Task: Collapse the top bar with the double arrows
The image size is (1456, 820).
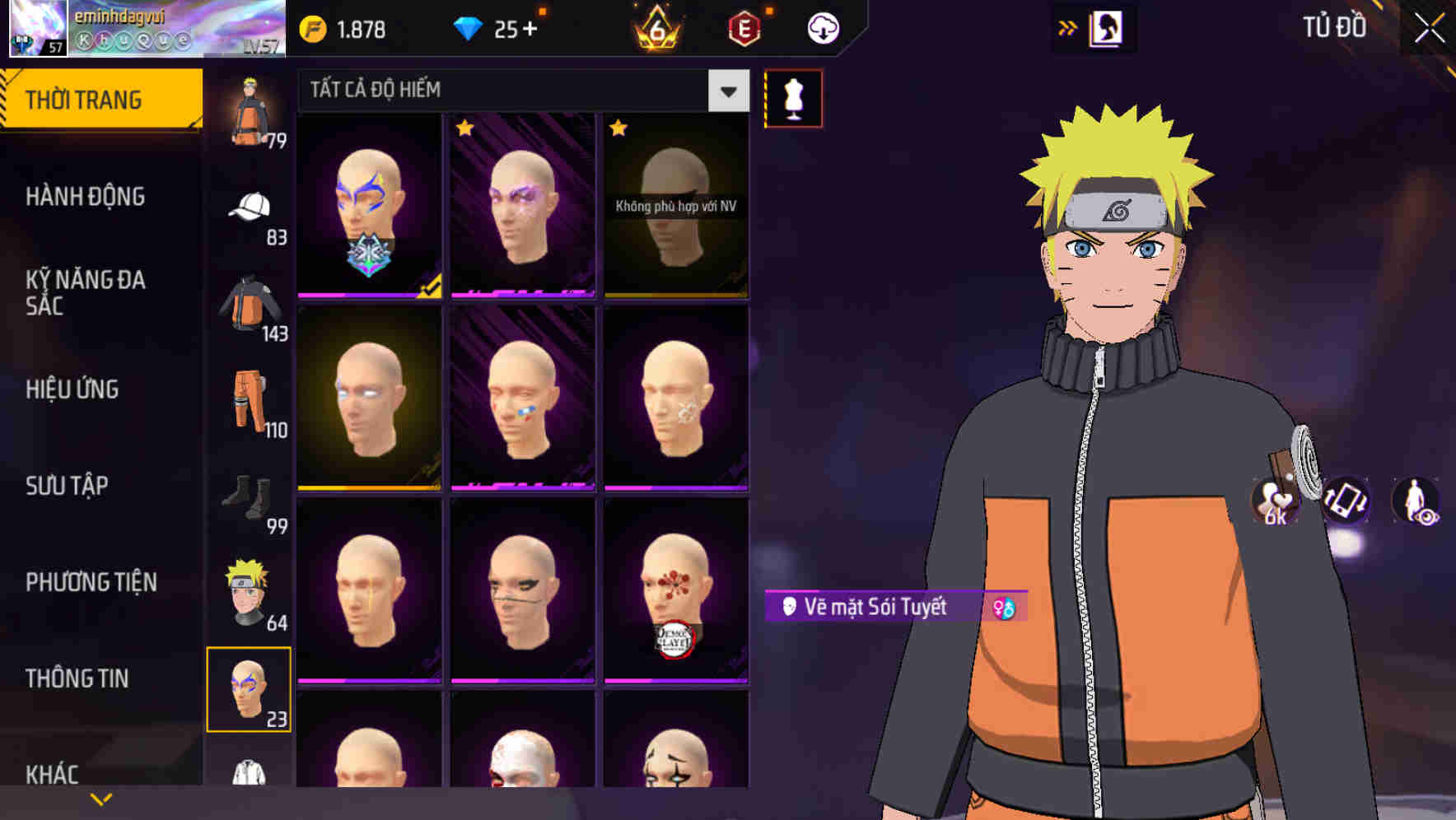Action: [1068, 26]
